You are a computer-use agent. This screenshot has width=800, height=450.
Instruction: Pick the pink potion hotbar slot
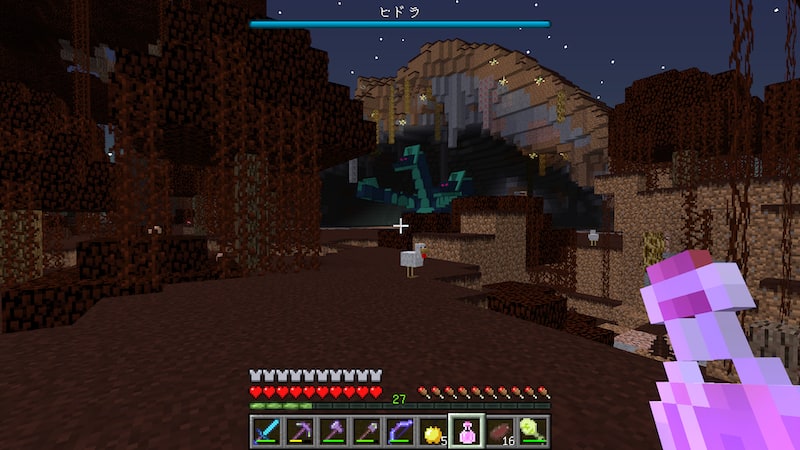466,432
